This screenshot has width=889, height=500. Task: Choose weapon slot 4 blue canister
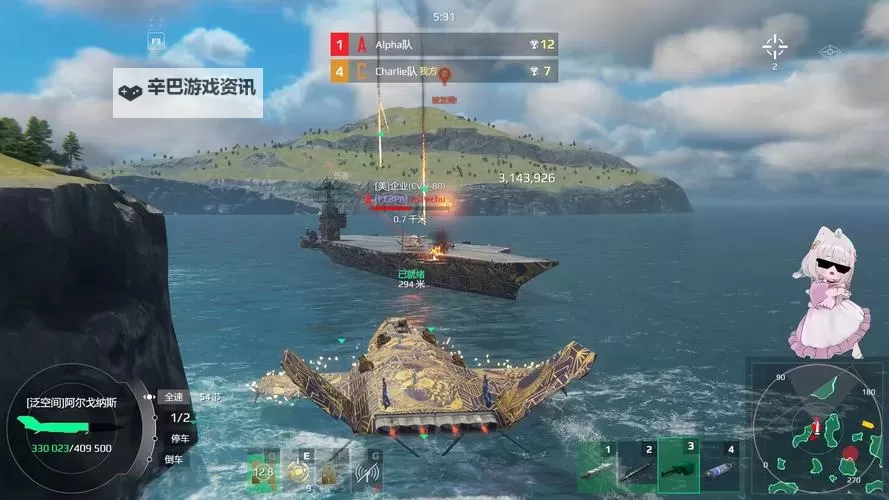click(723, 466)
